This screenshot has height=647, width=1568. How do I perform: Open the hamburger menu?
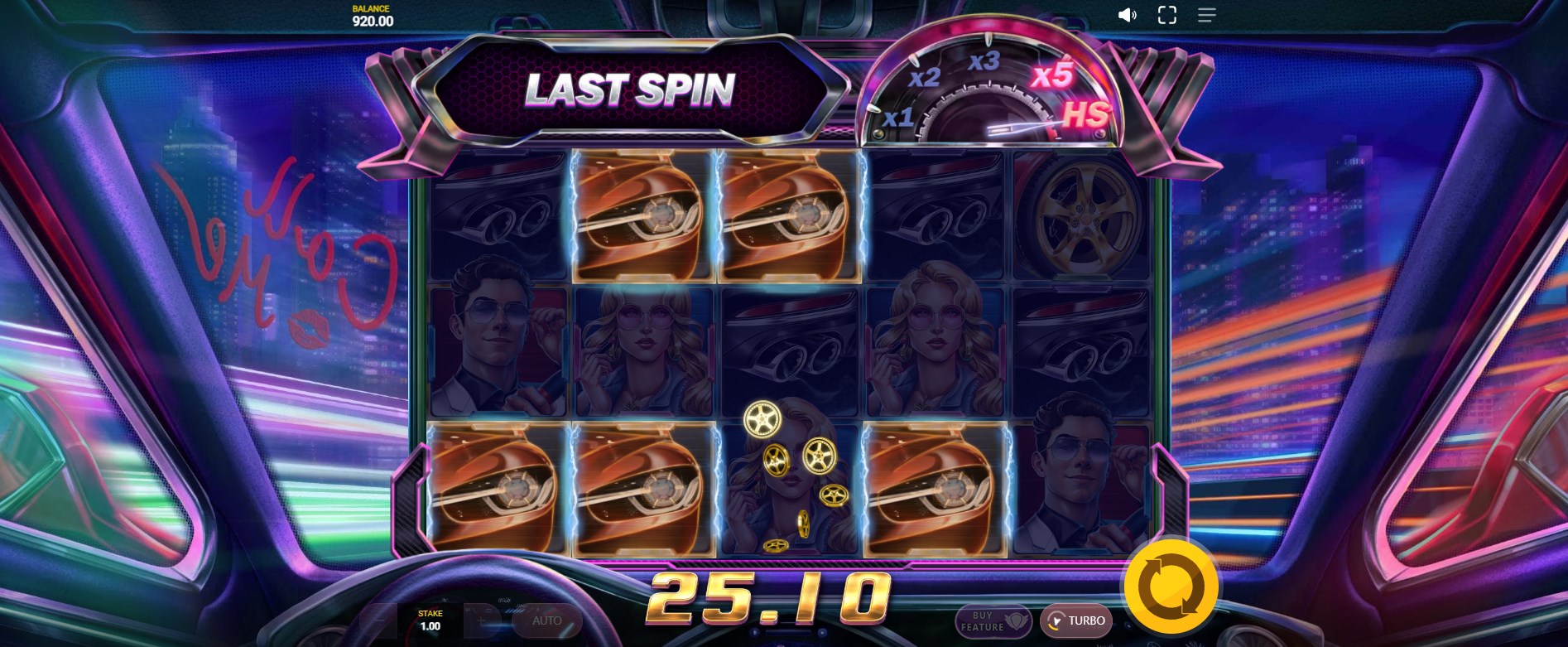pos(1206,15)
